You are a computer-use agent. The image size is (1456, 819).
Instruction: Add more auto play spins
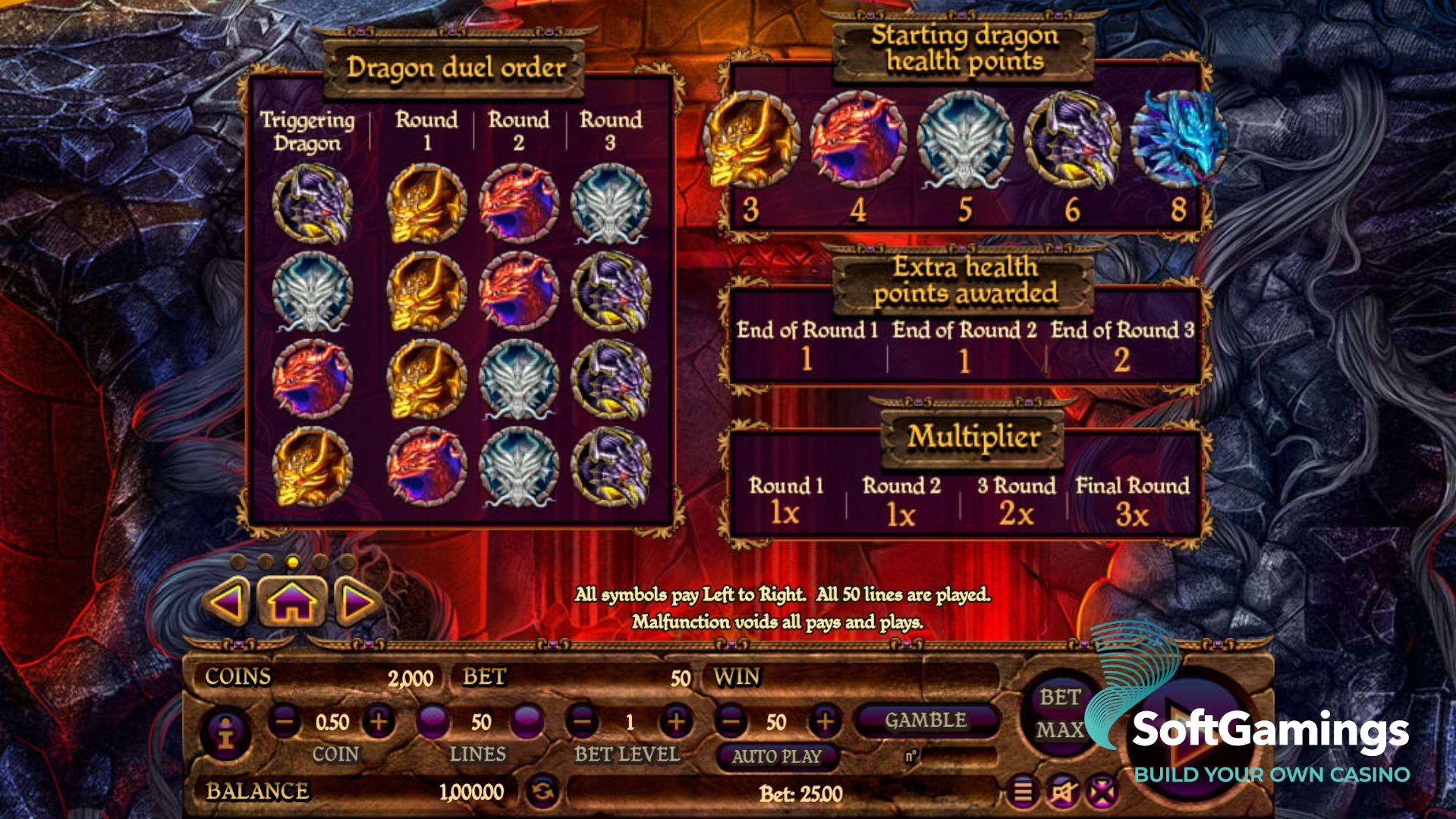[x=825, y=721]
